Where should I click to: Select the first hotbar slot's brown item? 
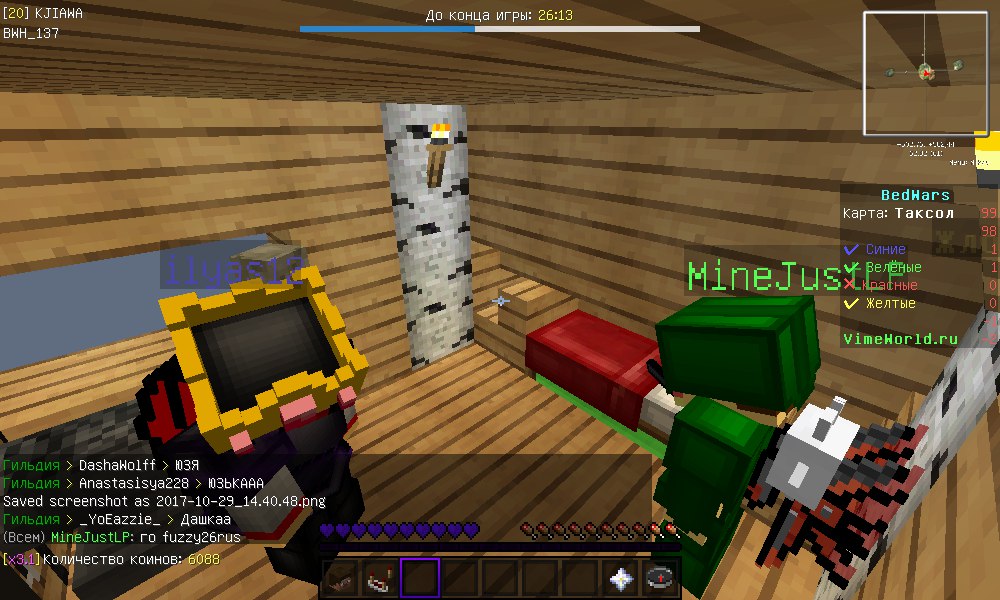[x=341, y=578]
